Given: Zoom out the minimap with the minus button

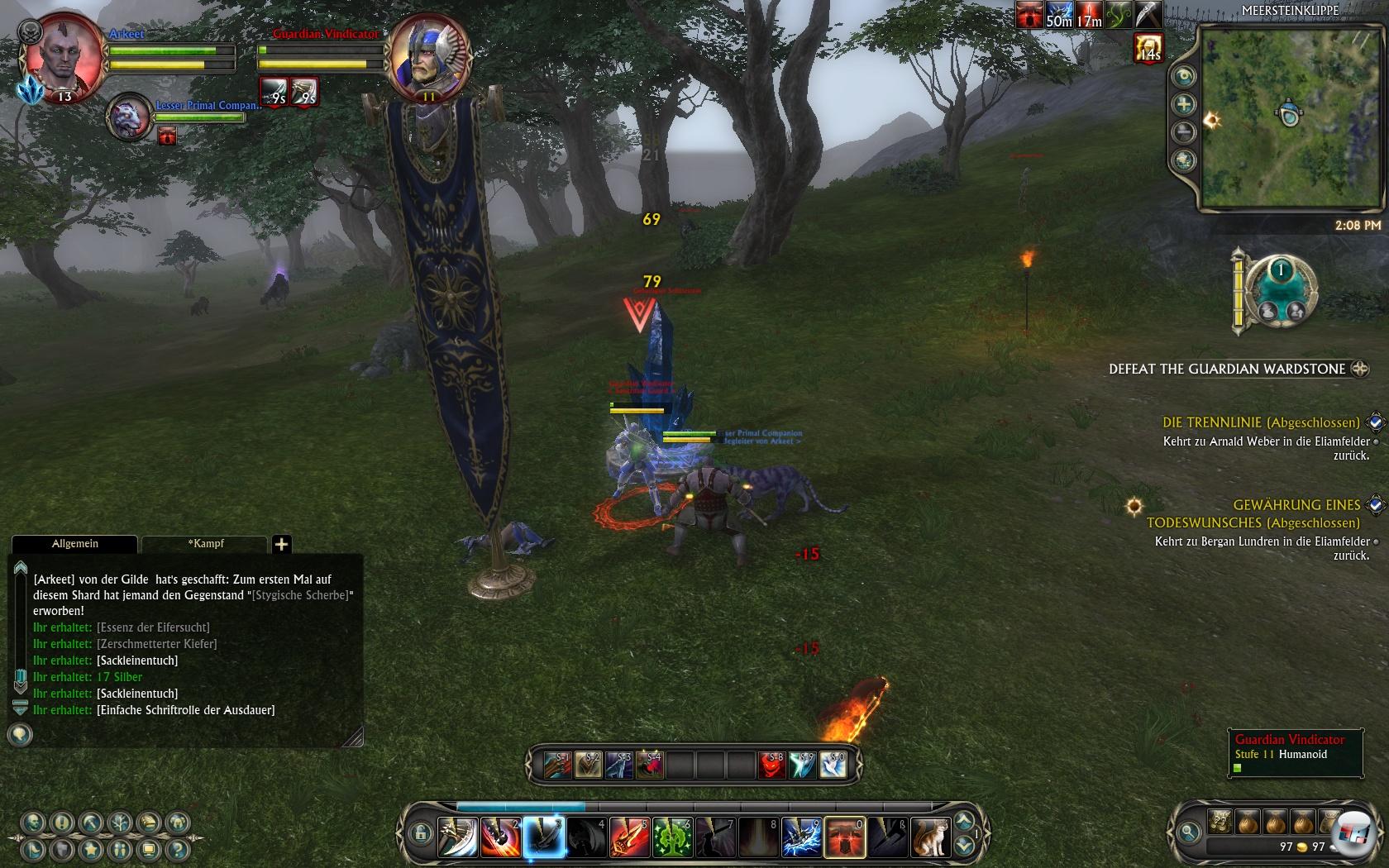Looking at the screenshot, I should tap(1185, 131).
